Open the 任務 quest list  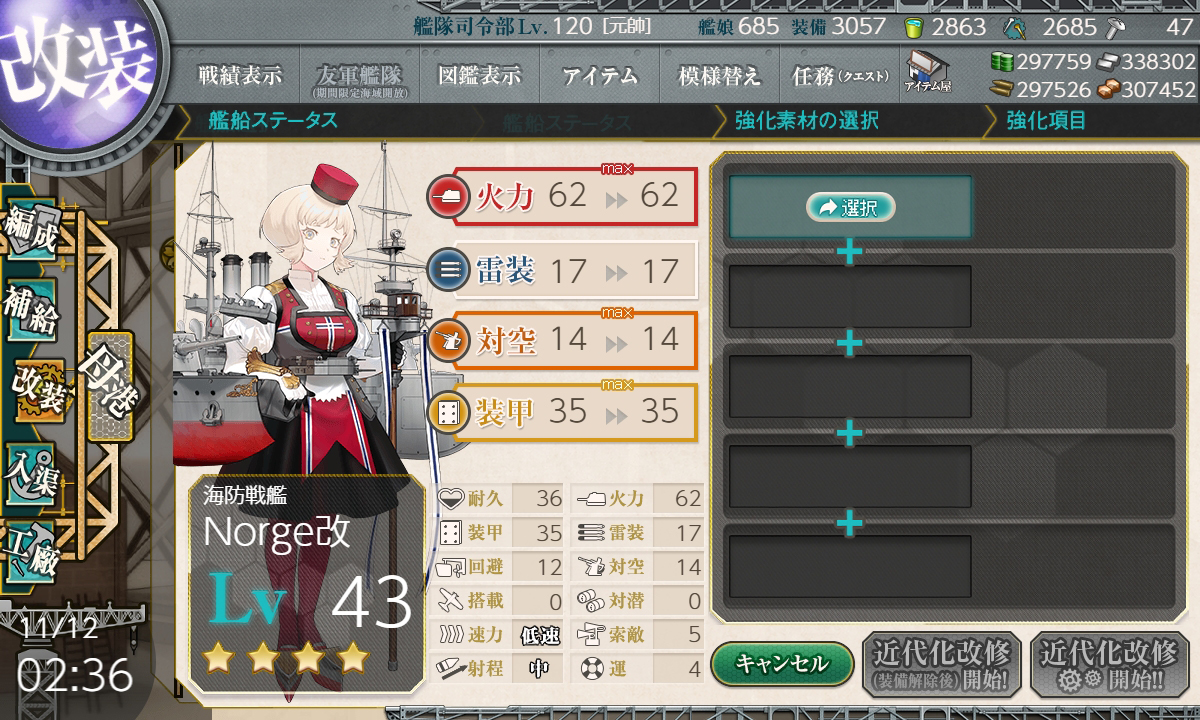pyautogui.click(x=834, y=75)
